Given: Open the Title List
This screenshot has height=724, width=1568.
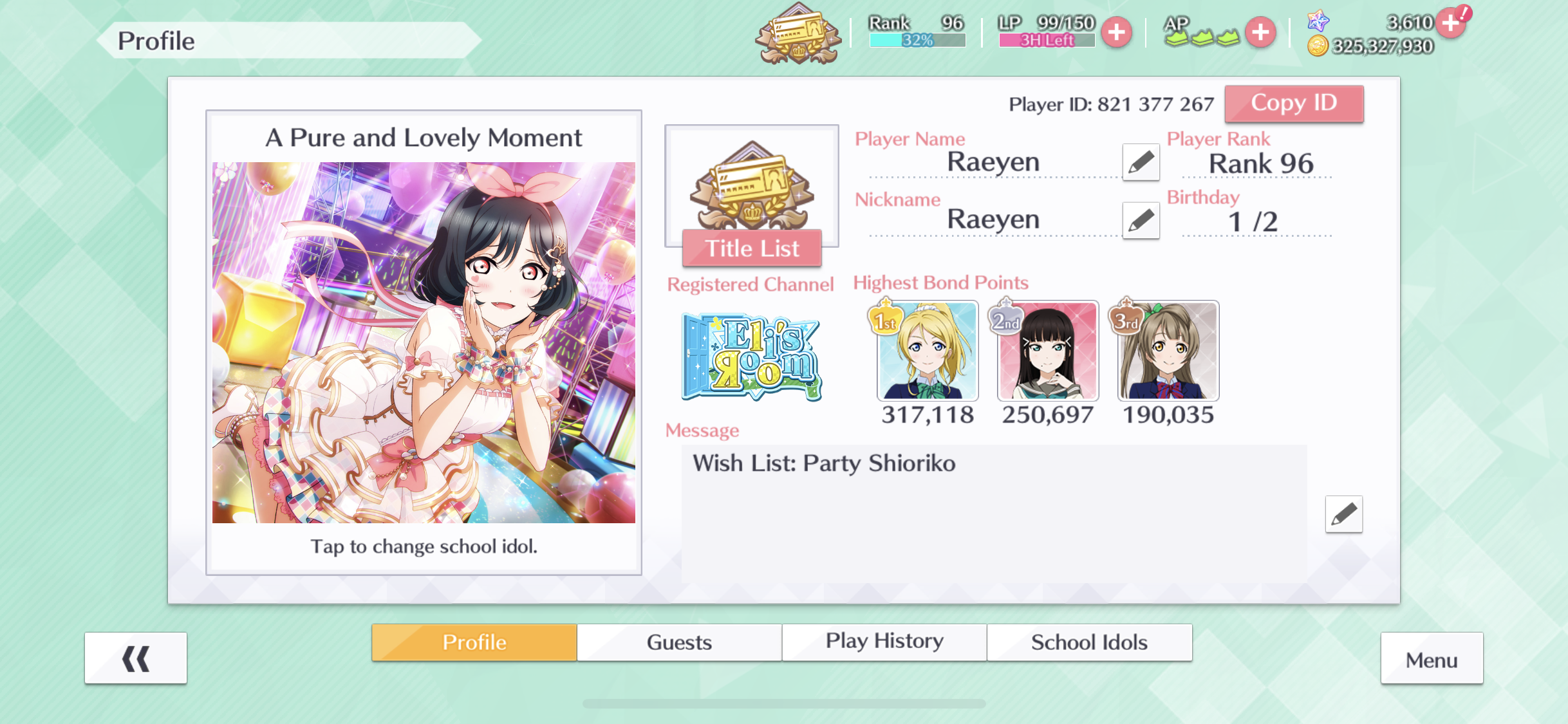Looking at the screenshot, I should 752,248.
